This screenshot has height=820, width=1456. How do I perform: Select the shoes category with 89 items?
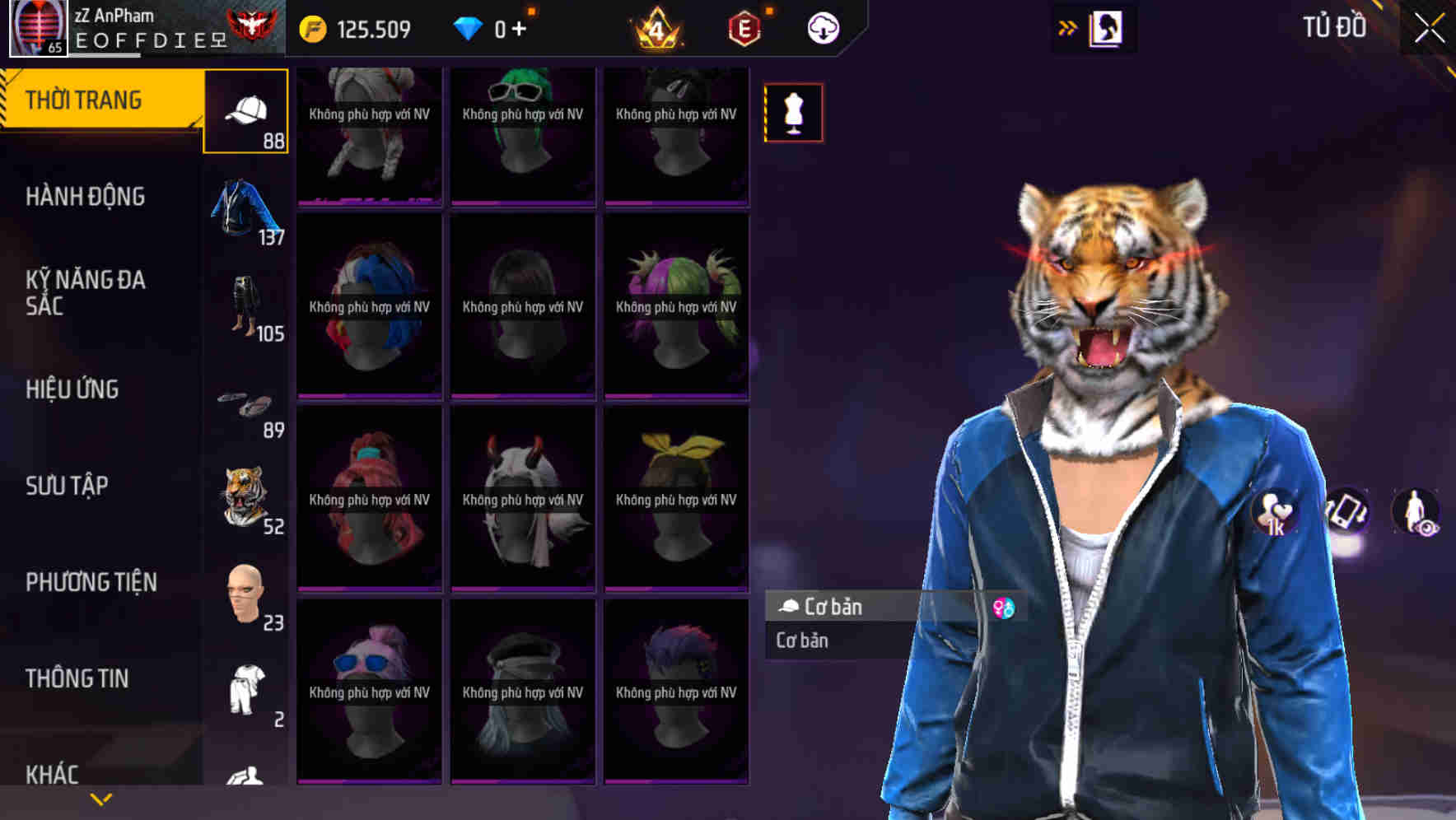pos(245,403)
